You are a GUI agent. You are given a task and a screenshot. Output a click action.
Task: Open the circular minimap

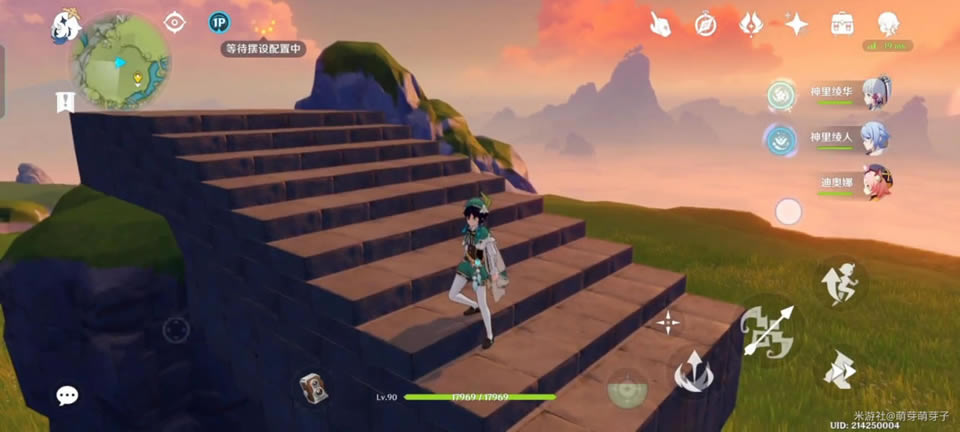(119, 61)
